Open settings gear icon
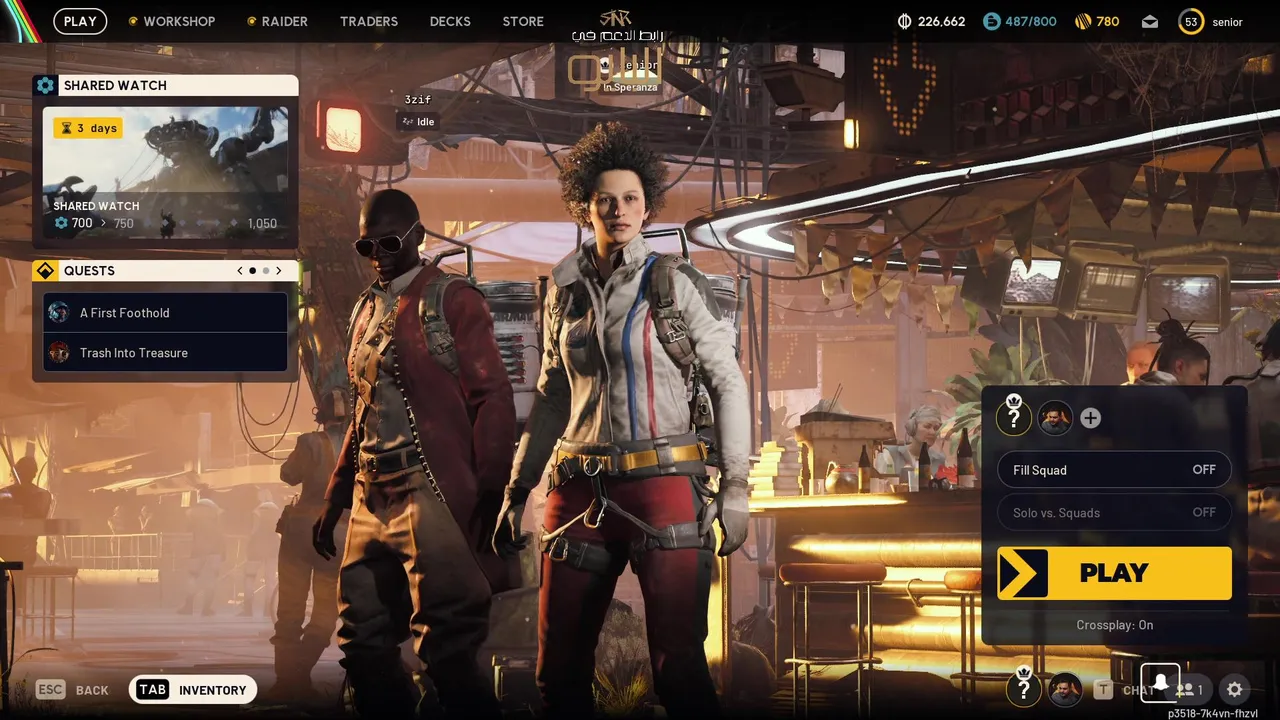Viewport: 1280px width, 720px height. pos(1235,690)
